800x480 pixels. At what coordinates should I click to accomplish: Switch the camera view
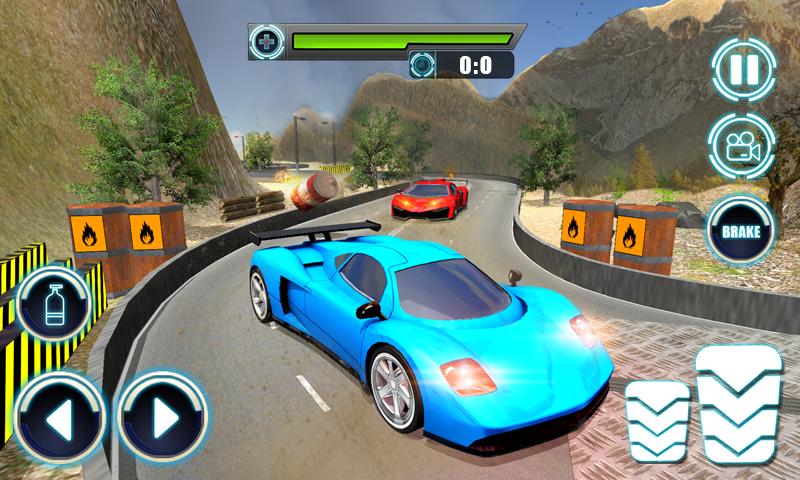tap(743, 146)
